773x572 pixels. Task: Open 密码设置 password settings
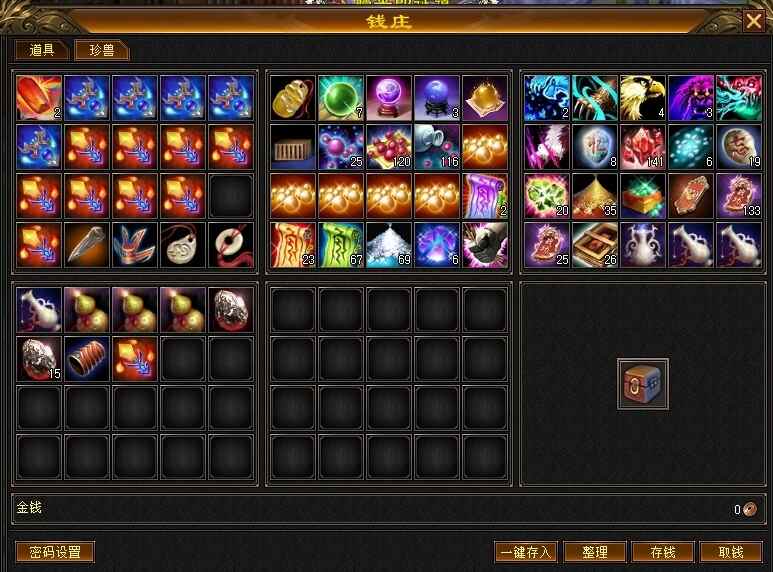pos(55,552)
